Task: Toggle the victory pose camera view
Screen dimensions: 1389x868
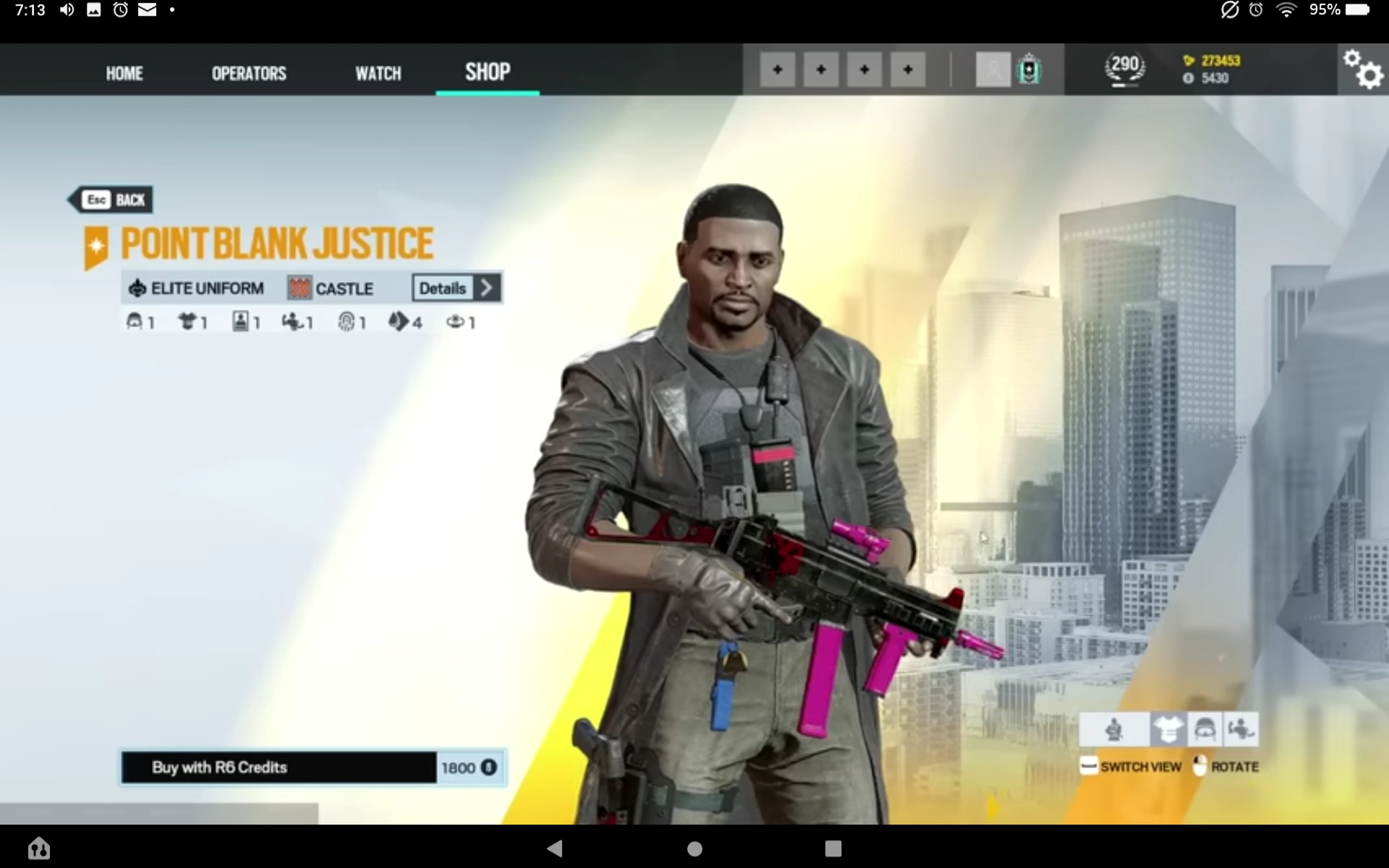Action: [x=1241, y=729]
